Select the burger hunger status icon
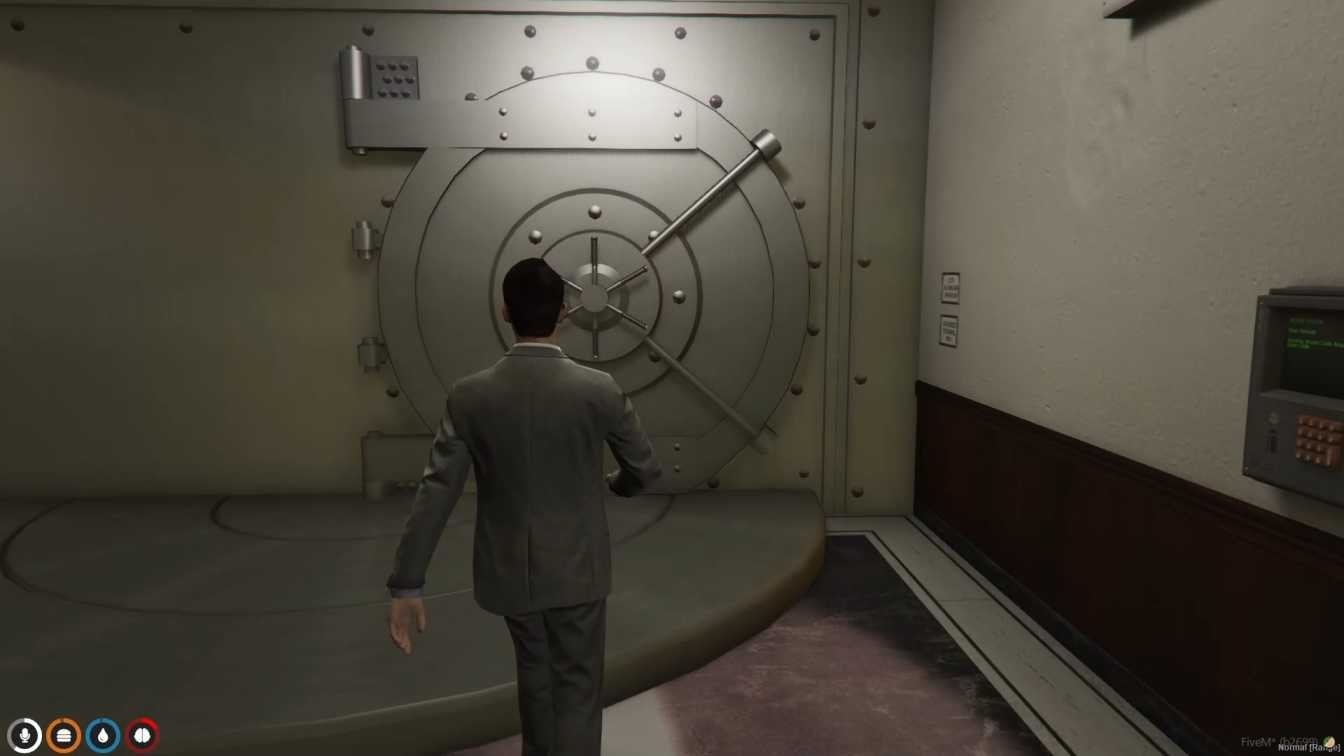The image size is (1344, 756). click(63, 736)
